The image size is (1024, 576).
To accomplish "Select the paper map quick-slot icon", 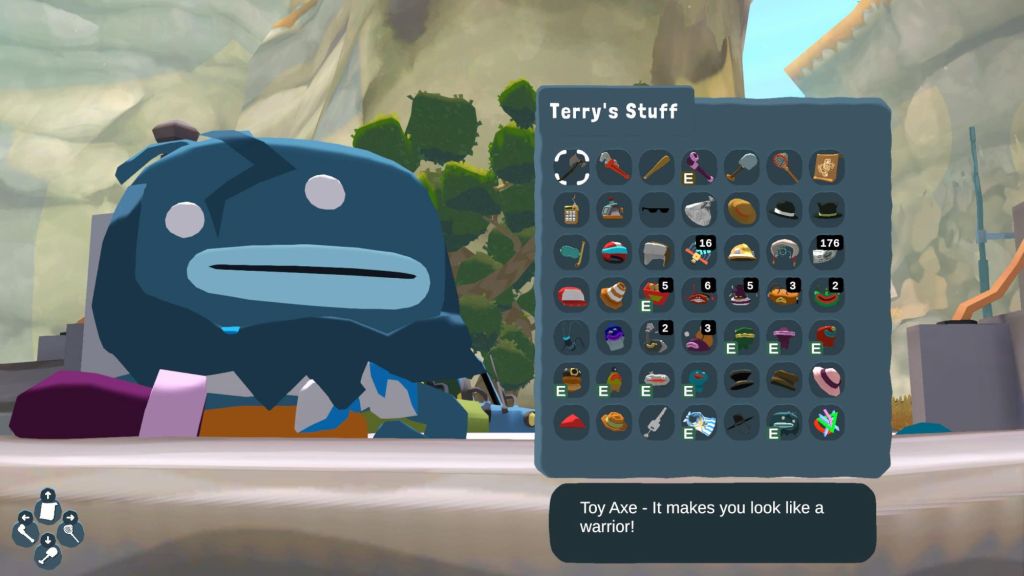I will [x=47, y=510].
